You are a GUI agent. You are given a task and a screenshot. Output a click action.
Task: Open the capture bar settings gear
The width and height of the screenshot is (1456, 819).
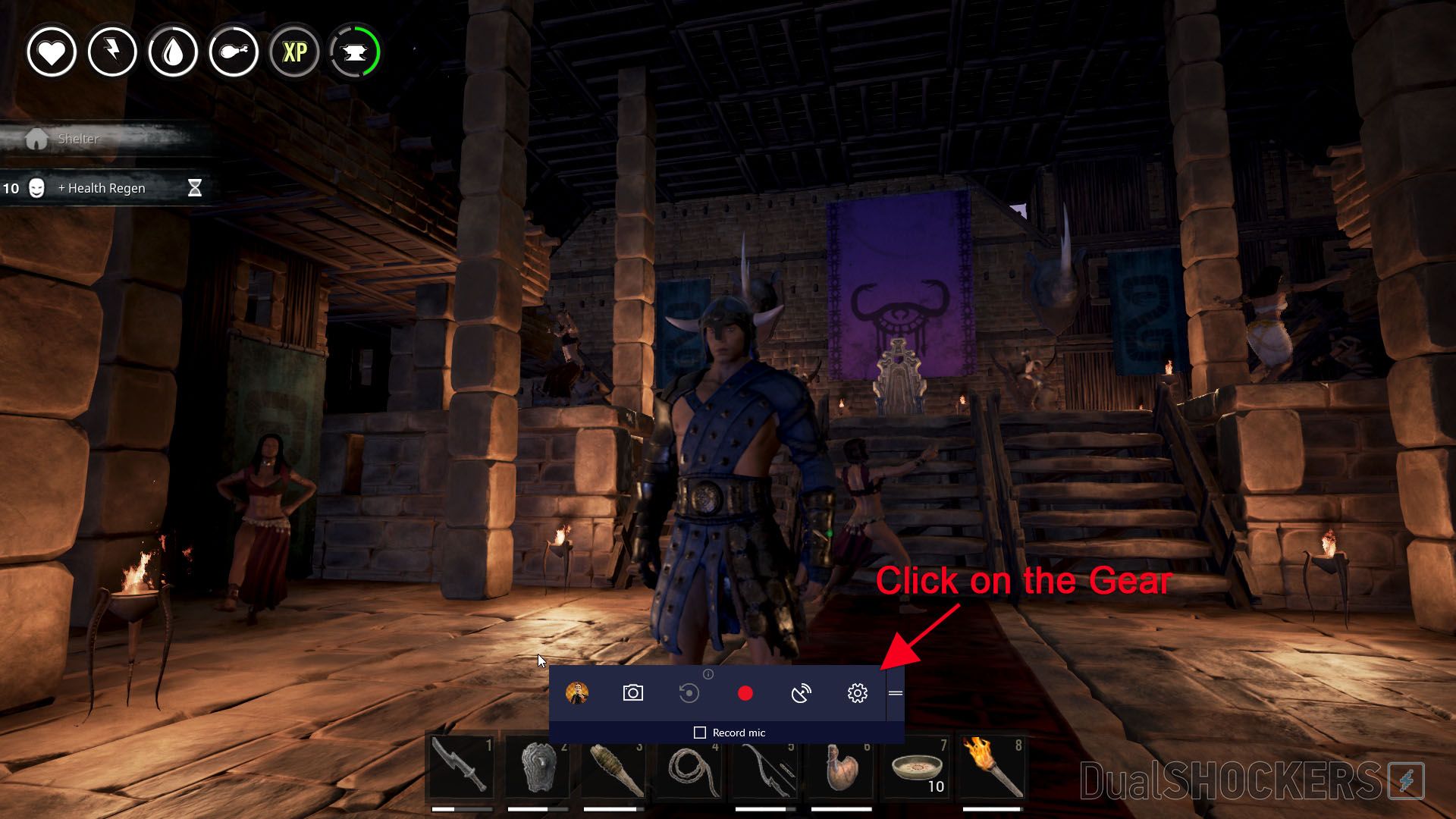point(856,692)
